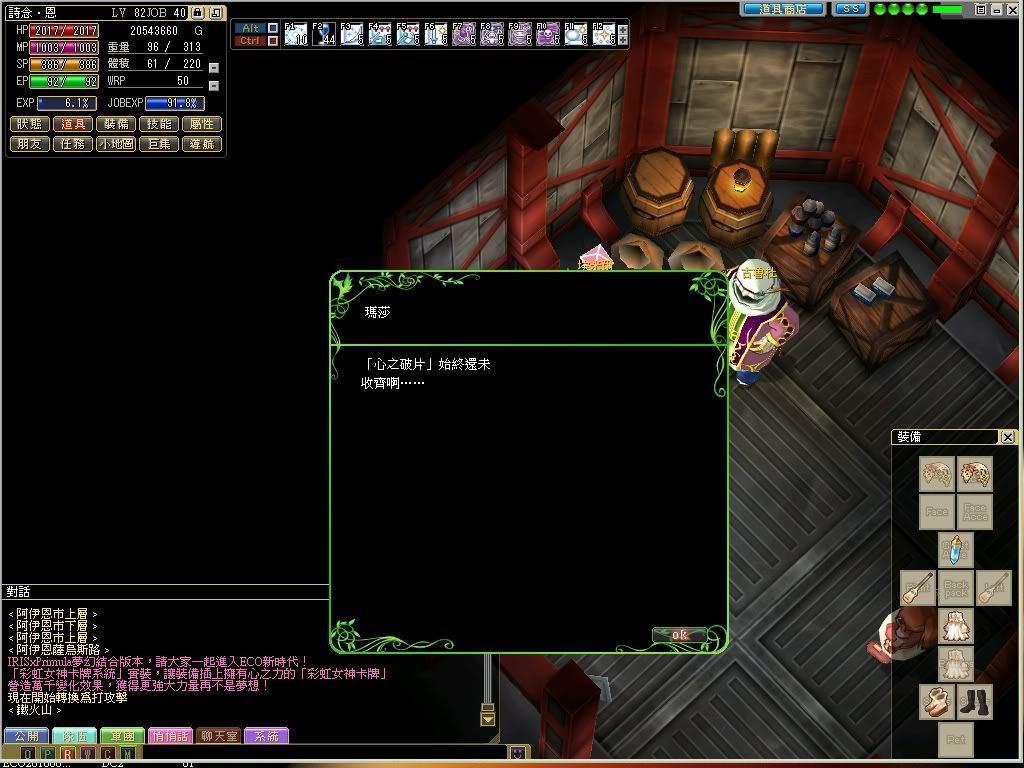
Task: Open the 技能 skills window
Action: click(x=159, y=124)
